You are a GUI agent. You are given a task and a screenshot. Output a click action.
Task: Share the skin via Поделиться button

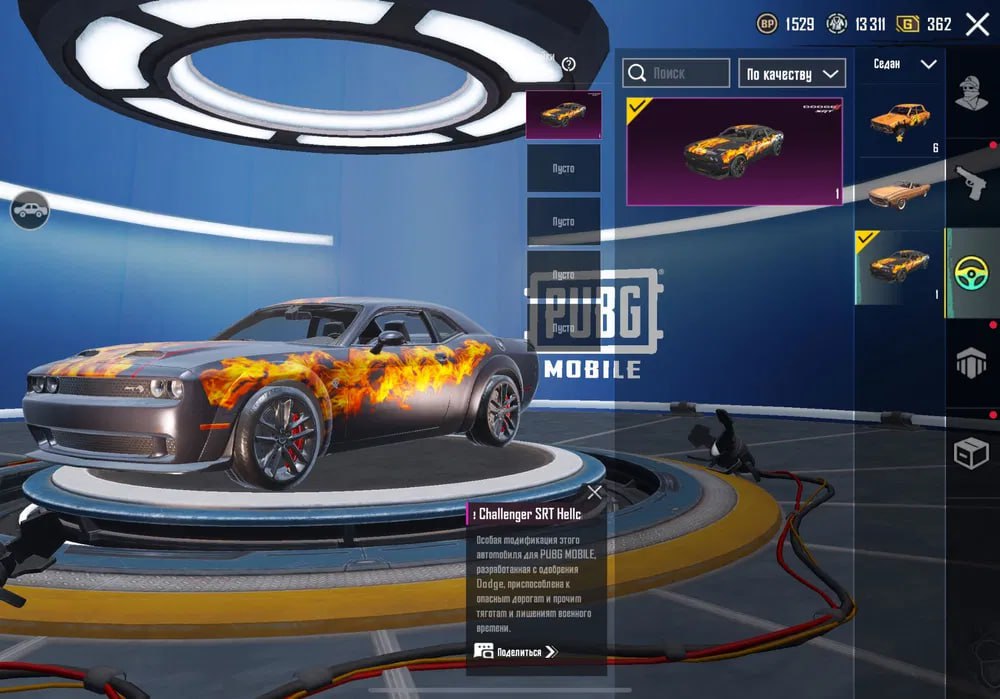tap(515, 652)
